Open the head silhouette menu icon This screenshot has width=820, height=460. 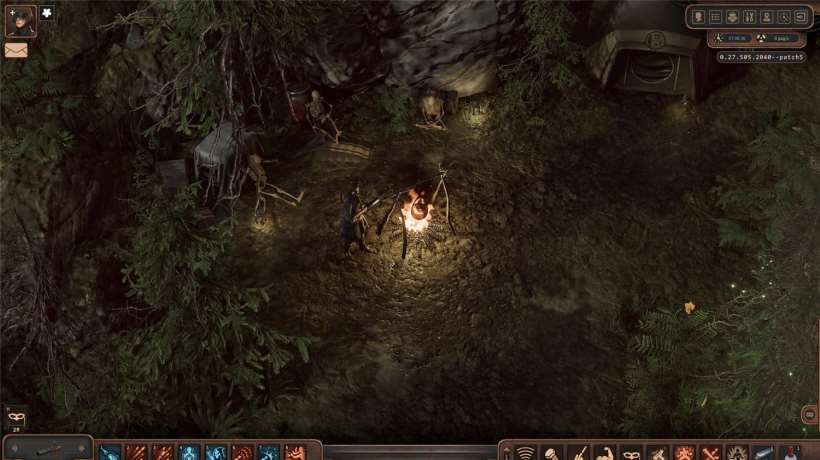point(699,17)
